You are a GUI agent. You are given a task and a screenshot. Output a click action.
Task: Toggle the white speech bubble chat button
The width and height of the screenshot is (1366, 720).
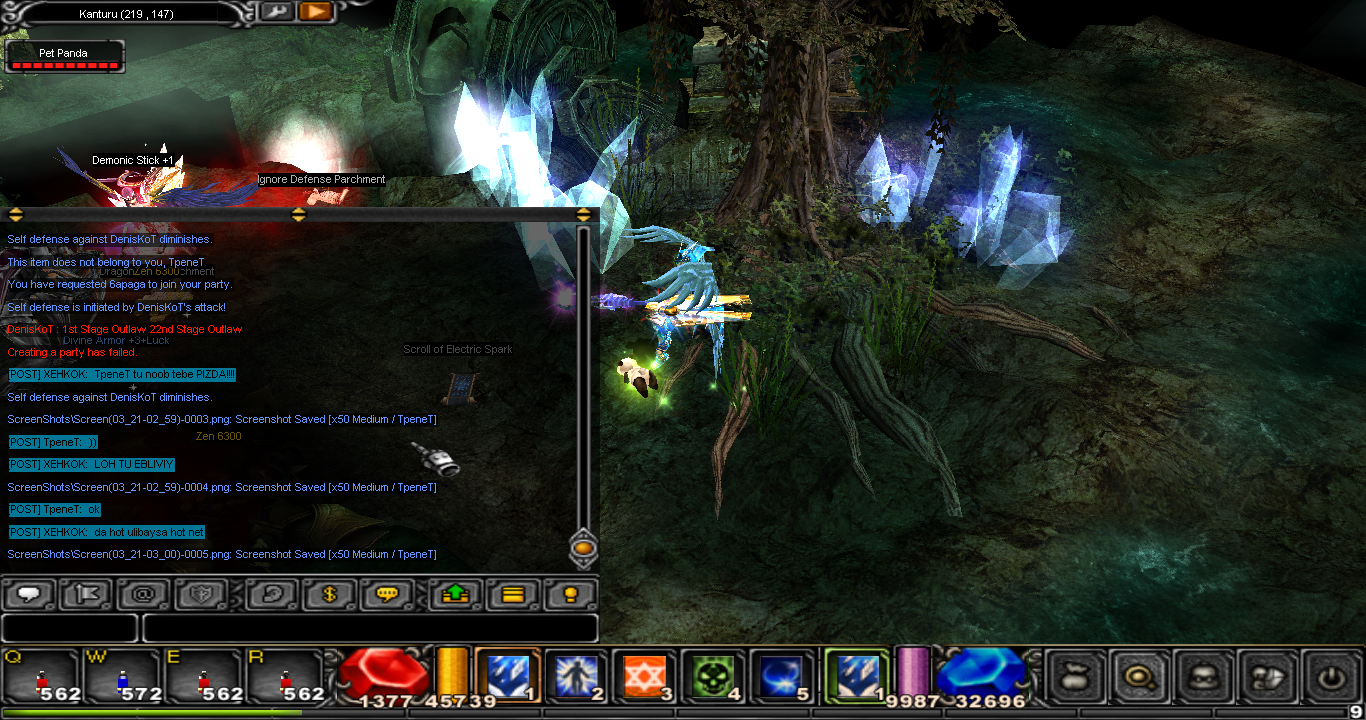pyautogui.click(x=29, y=594)
